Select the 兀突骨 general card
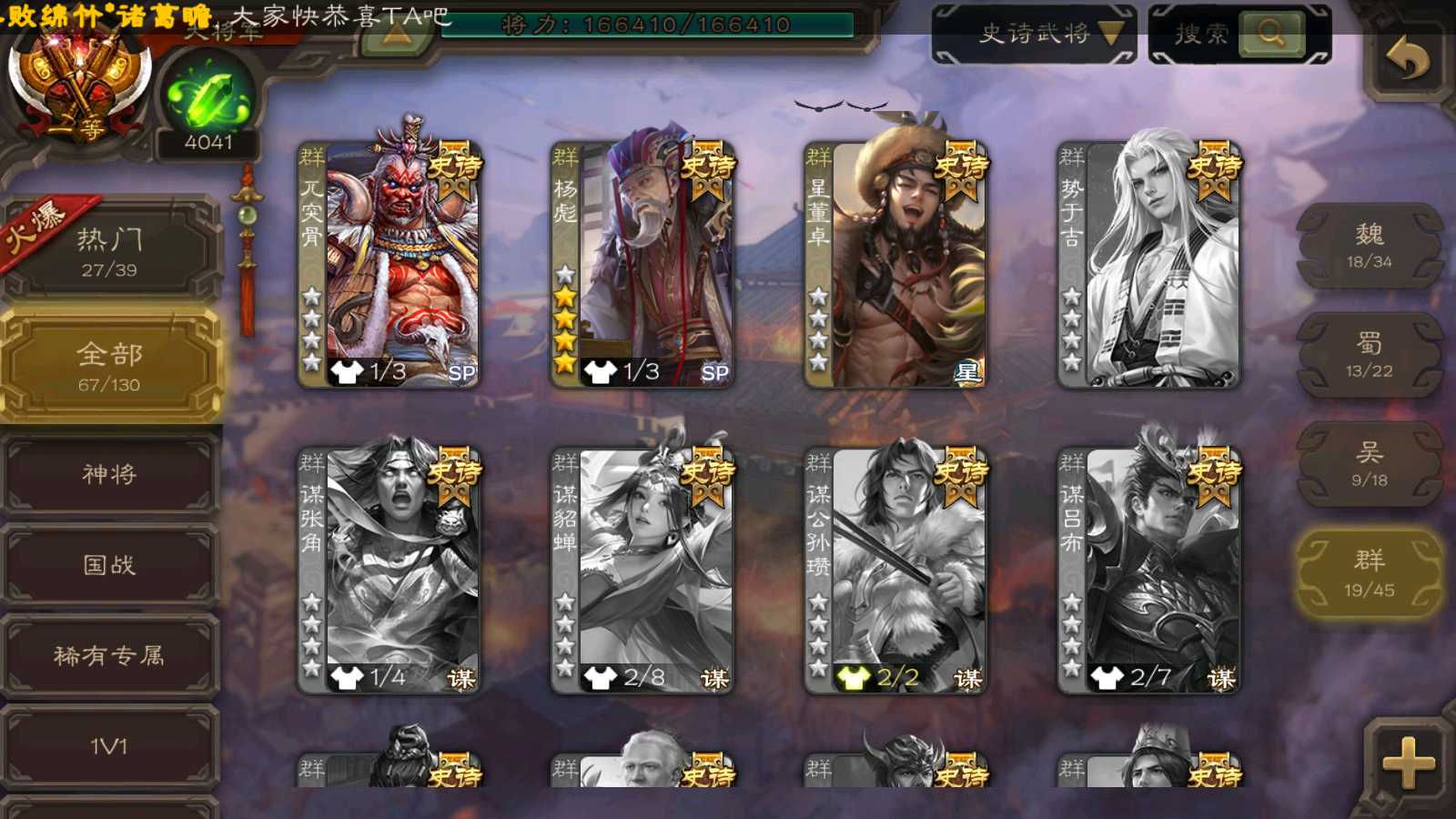The width and height of the screenshot is (1456, 819). [x=389, y=264]
